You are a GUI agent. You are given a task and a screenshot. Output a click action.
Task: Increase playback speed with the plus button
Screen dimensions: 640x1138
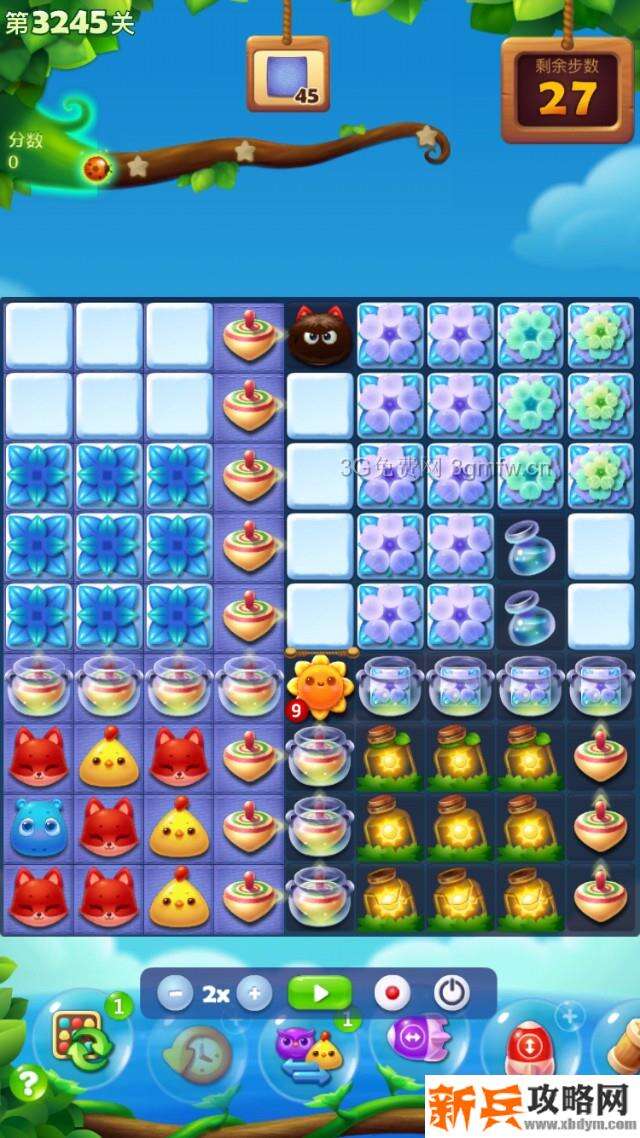click(x=254, y=994)
